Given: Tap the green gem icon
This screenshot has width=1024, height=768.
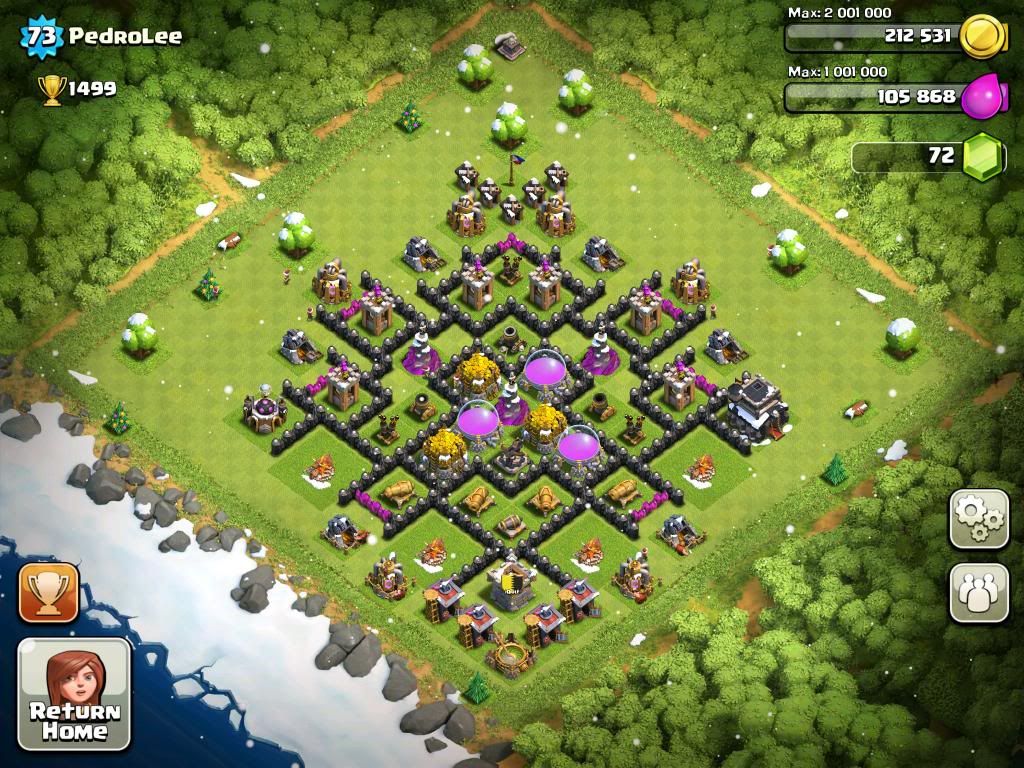Looking at the screenshot, I should [984, 157].
